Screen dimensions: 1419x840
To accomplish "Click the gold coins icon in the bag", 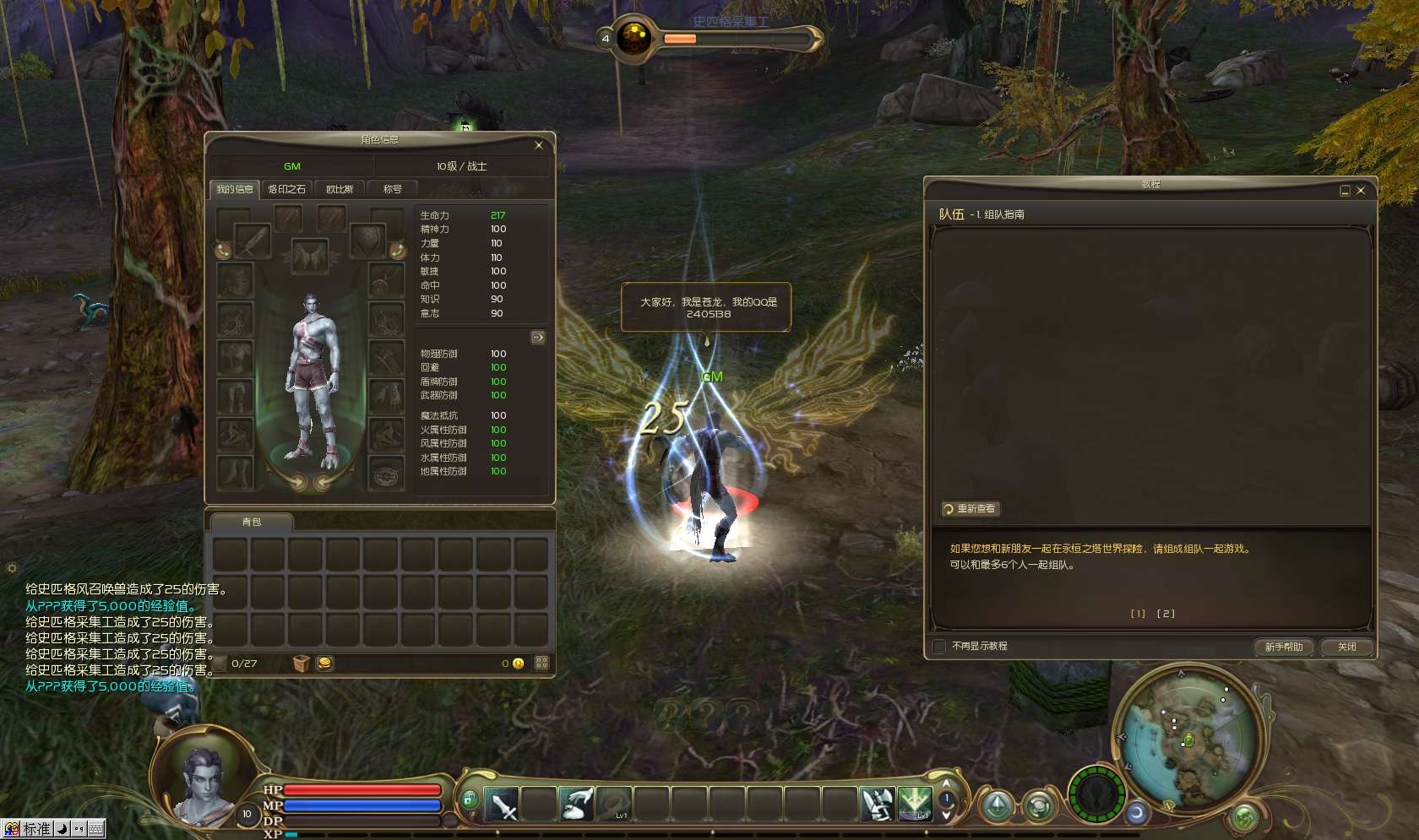I will (x=324, y=664).
